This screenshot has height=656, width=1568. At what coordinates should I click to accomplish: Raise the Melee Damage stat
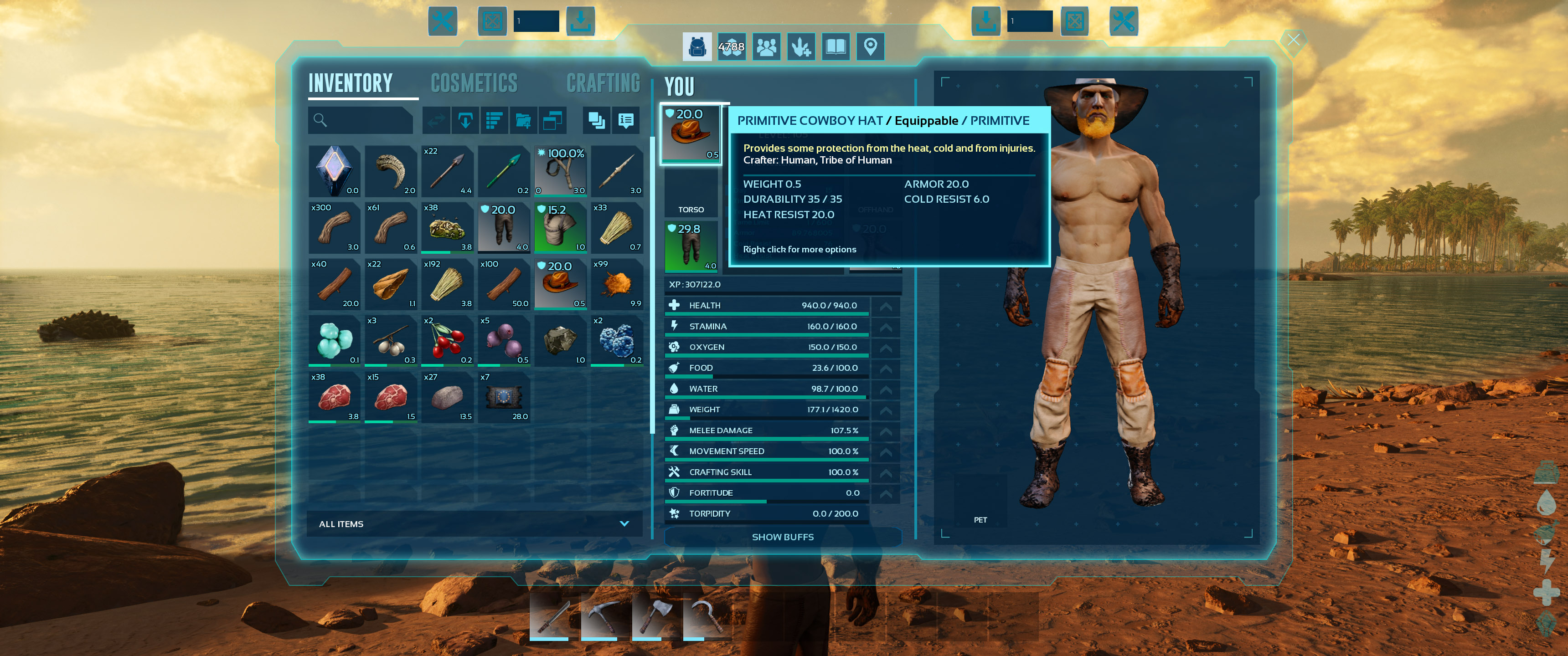pyautogui.click(x=886, y=430)
